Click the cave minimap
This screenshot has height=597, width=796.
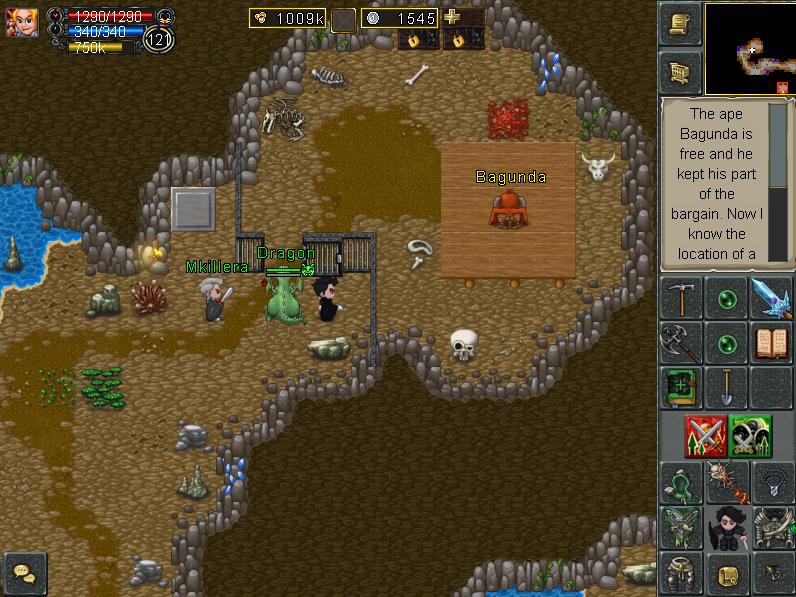click(x=750, y=48)
